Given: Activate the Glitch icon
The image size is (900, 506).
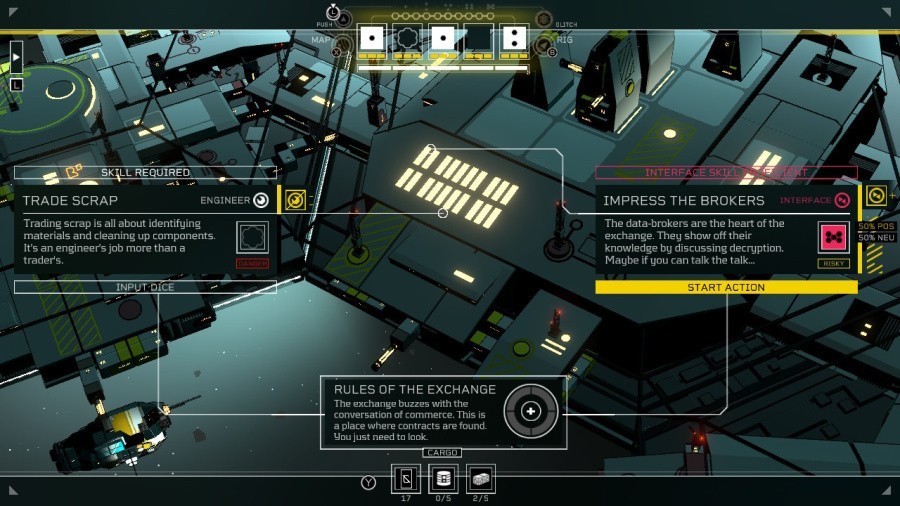Looking at the screenshot, I should pyautogui.click(x=544, y=18).
